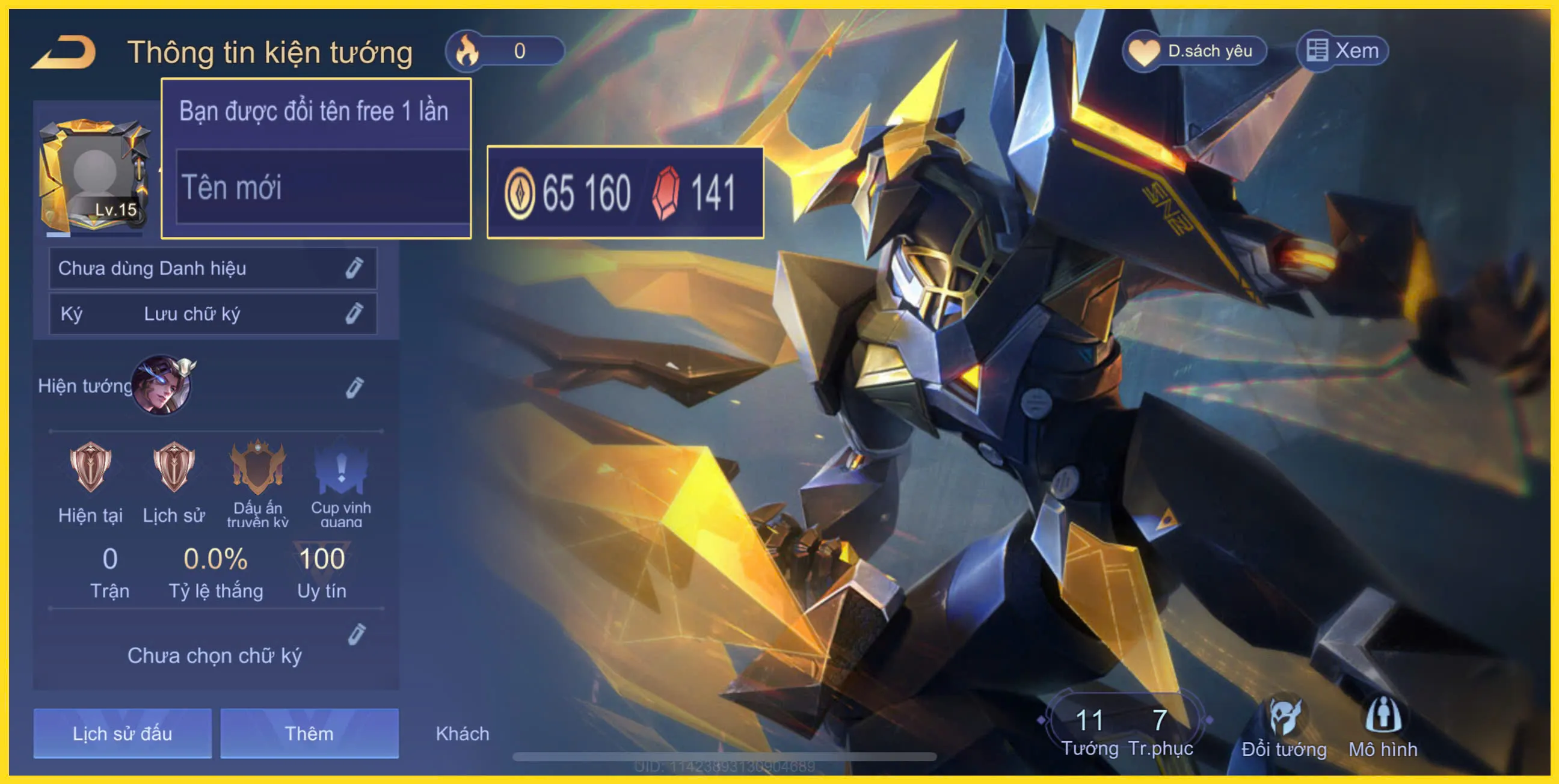Edit the Lưu chữ ký signature row
This screenshot has height=784, width=1559.
click(x=354, y=313)
